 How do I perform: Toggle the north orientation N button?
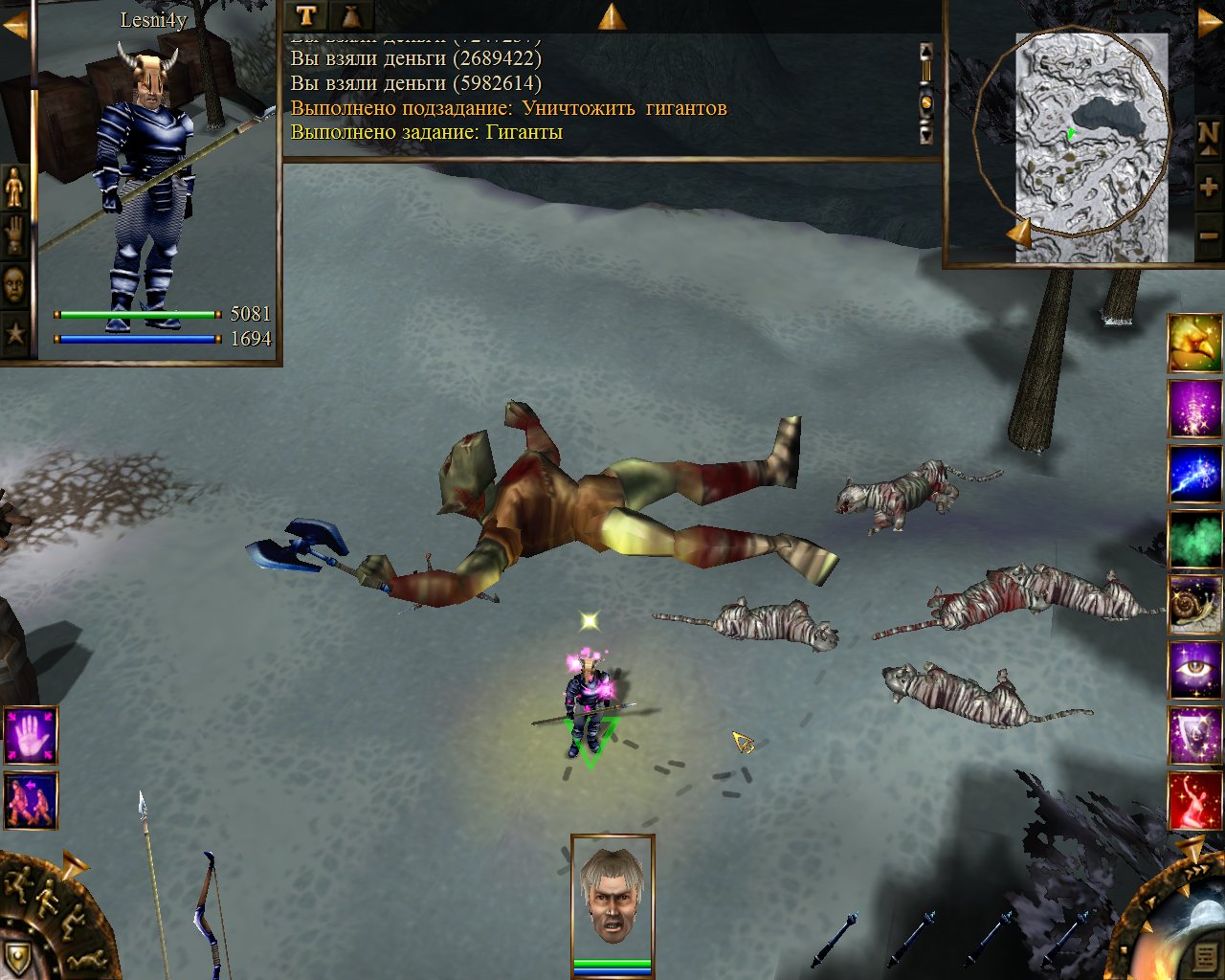click(x=1209, y=135)
